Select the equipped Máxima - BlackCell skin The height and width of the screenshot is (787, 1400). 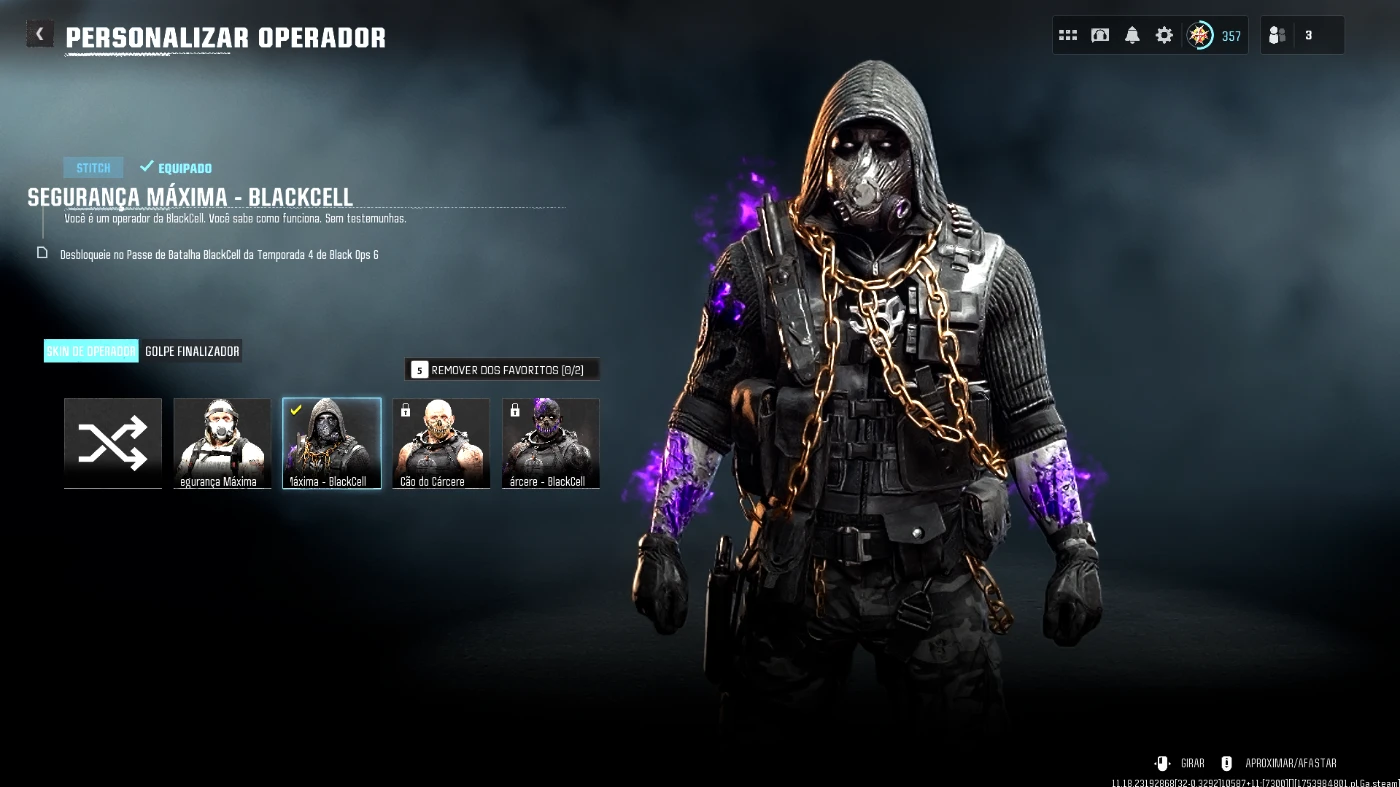pyautogui.click(x=332, y=443)
